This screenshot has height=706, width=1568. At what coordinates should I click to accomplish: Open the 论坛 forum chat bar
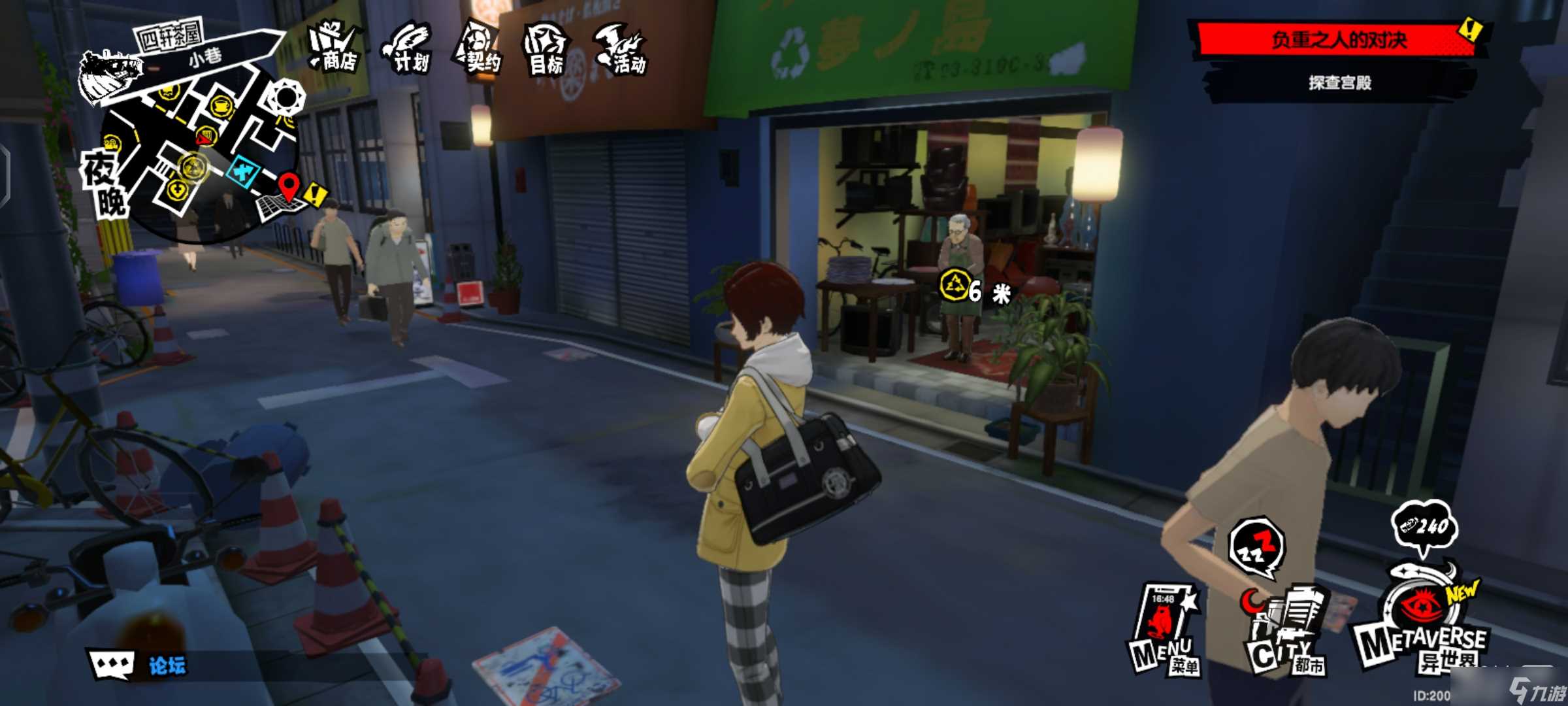click(140, 665)
